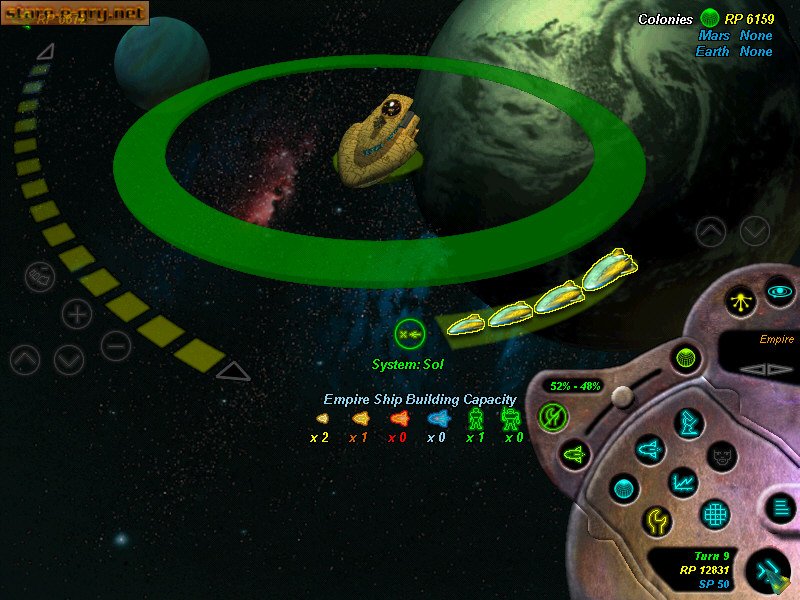This screenshot has width=800, height=600.
Task: Open the yellow wrench options
Action: 656,521
